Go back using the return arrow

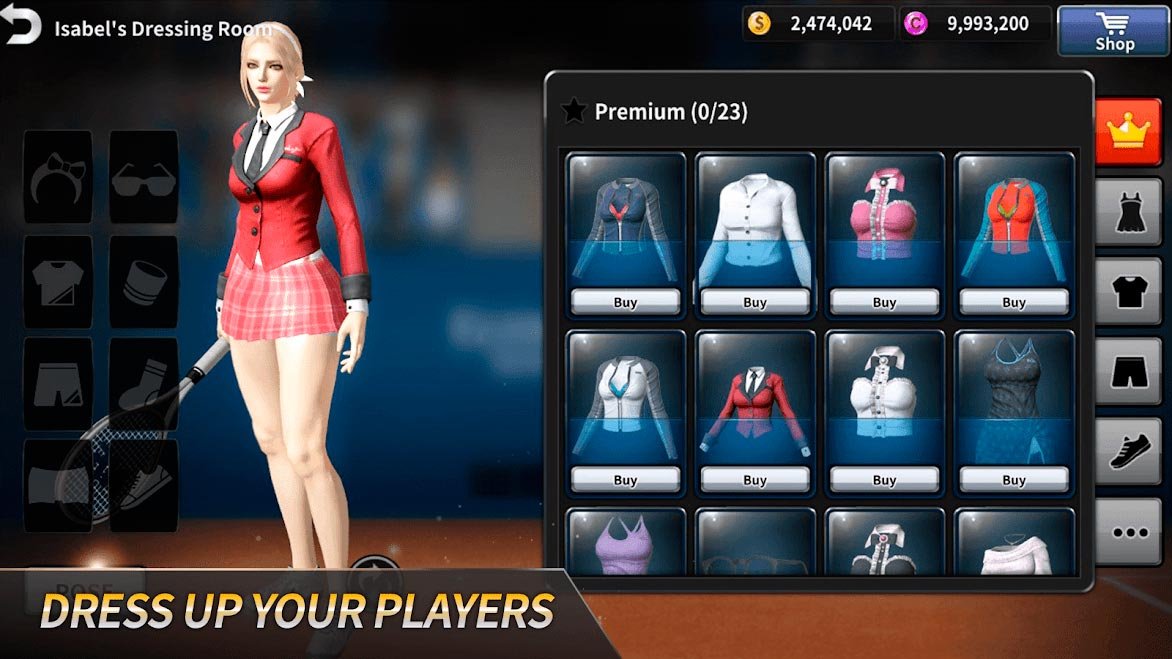point(21,25)
